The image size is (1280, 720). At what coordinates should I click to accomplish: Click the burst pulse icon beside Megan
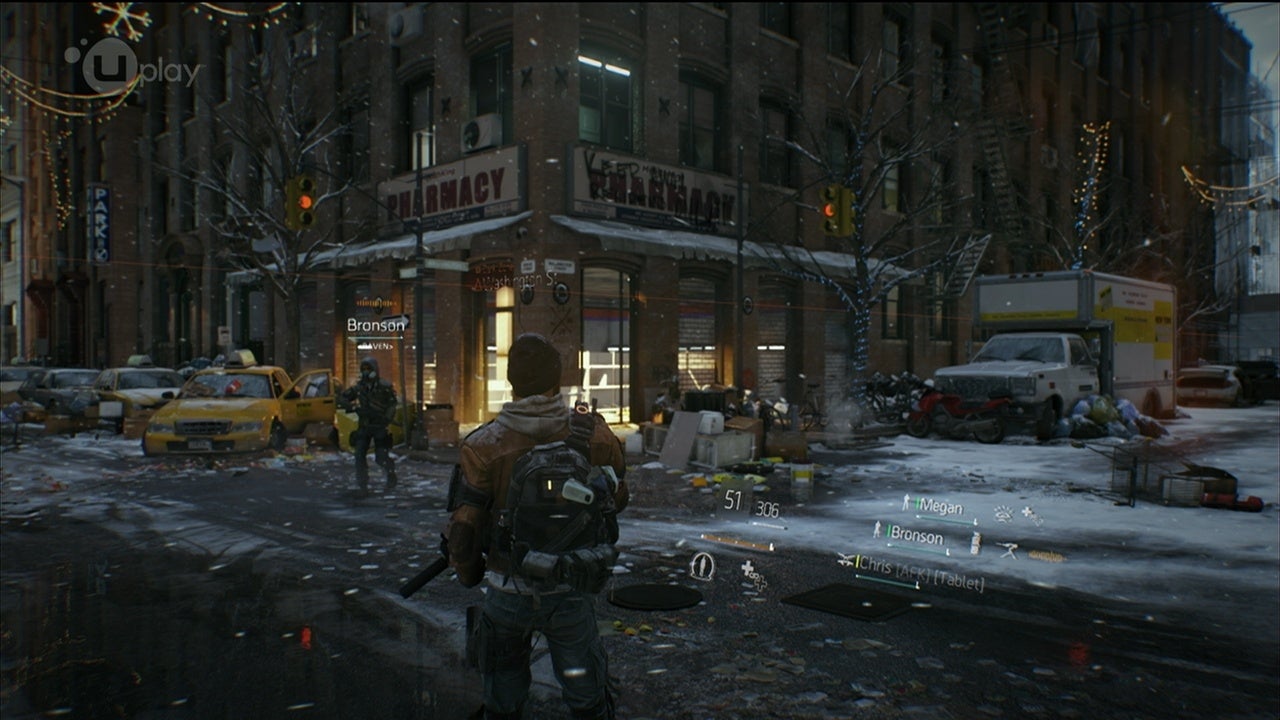[x=1002, y=514]
